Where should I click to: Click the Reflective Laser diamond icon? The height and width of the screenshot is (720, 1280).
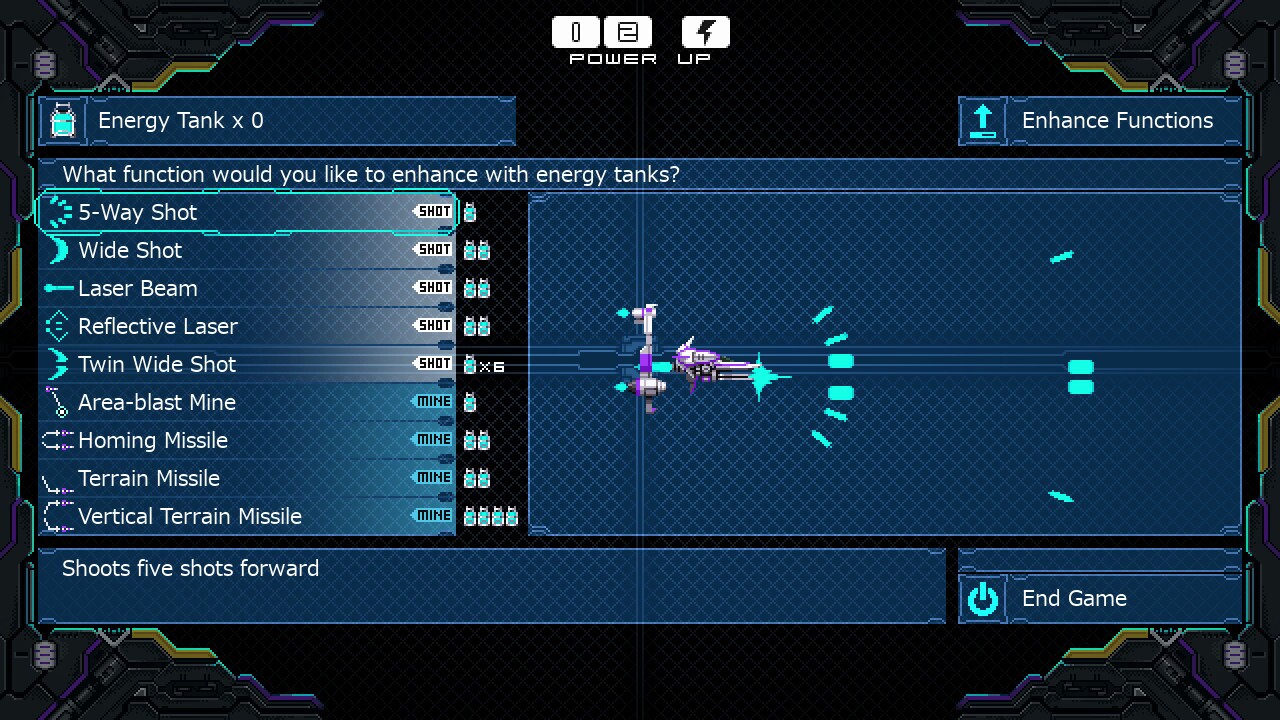[x=58, y=326]
